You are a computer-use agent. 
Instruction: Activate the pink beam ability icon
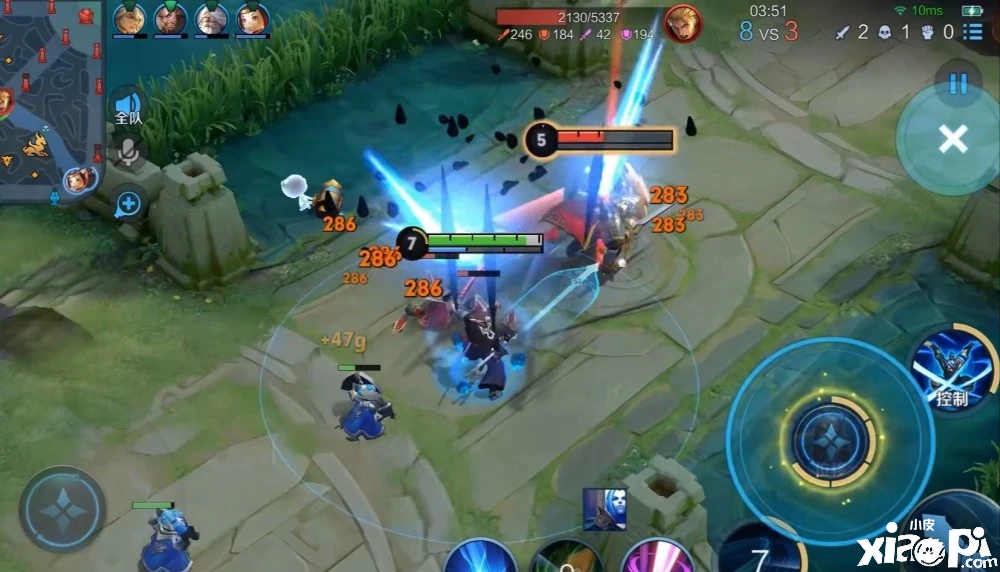[x=658, y=556]
